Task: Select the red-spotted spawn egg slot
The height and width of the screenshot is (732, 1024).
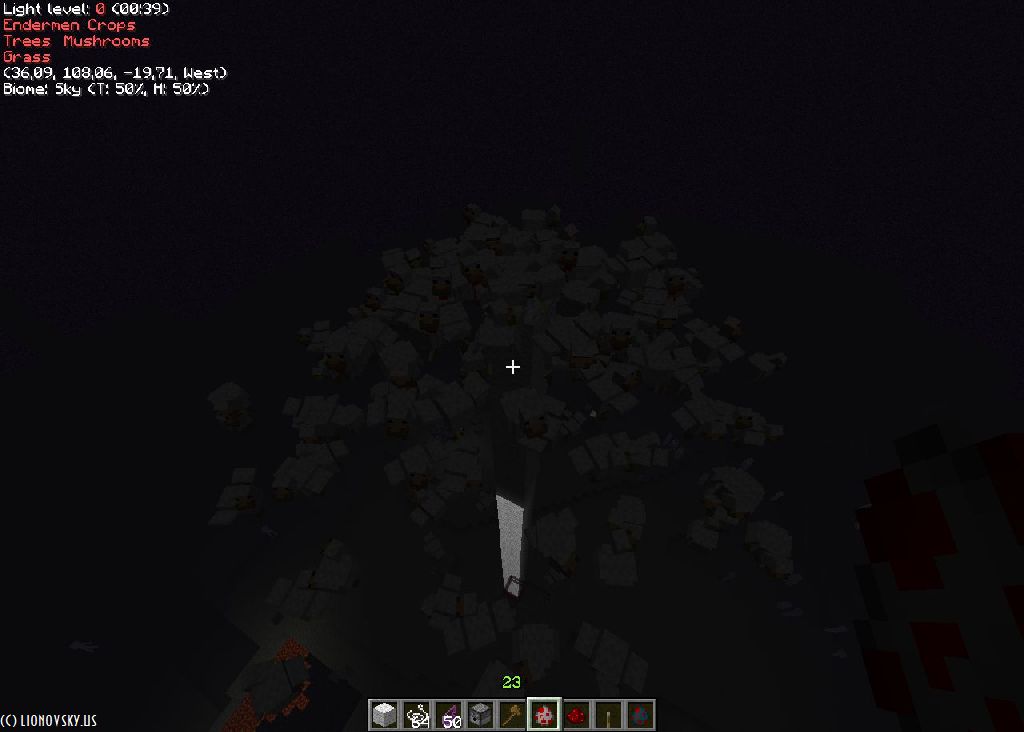Action: 544,714
